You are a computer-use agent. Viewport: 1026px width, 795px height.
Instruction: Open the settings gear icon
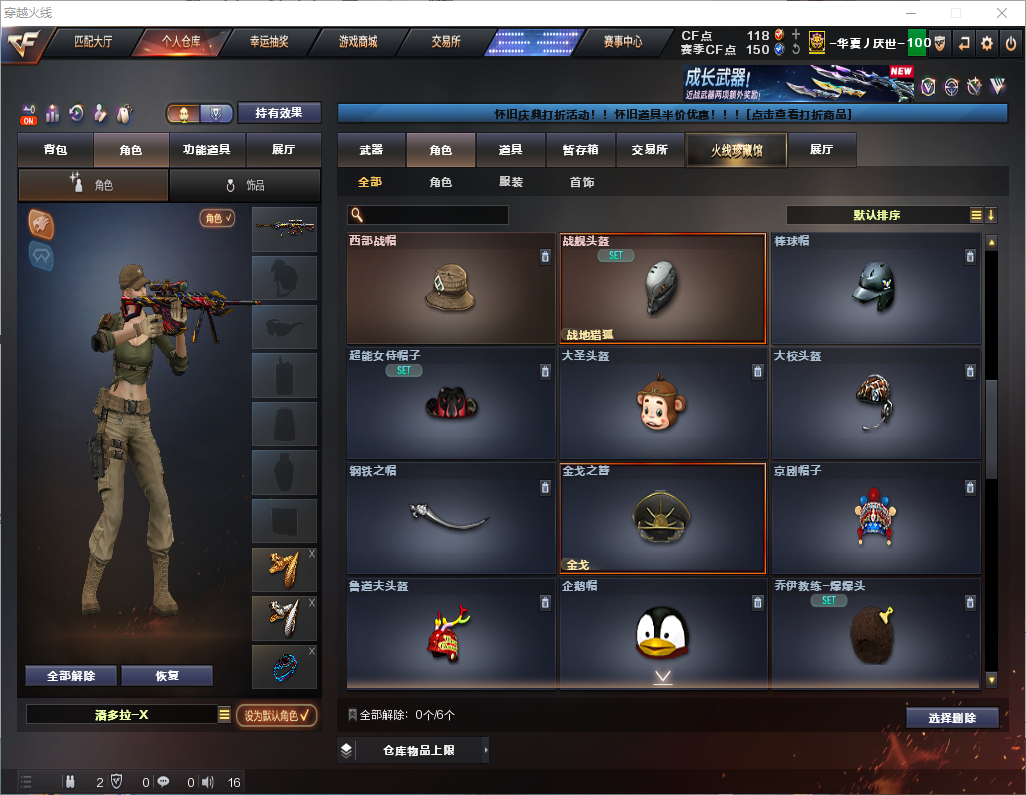coord(987,43)
